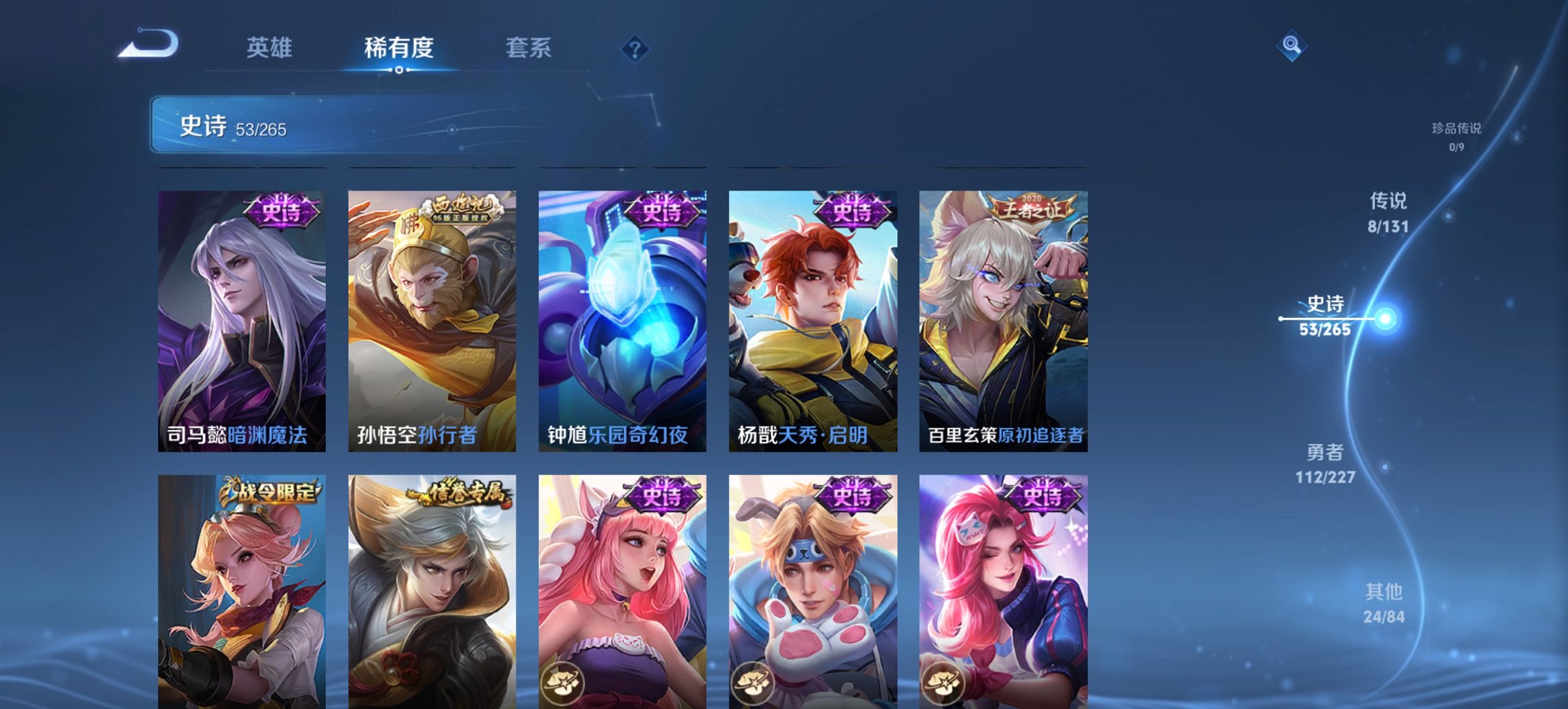1568x709 pixels.
Task: Open the question mark help icon beside the tabs
Action: (x=635, y=49)
